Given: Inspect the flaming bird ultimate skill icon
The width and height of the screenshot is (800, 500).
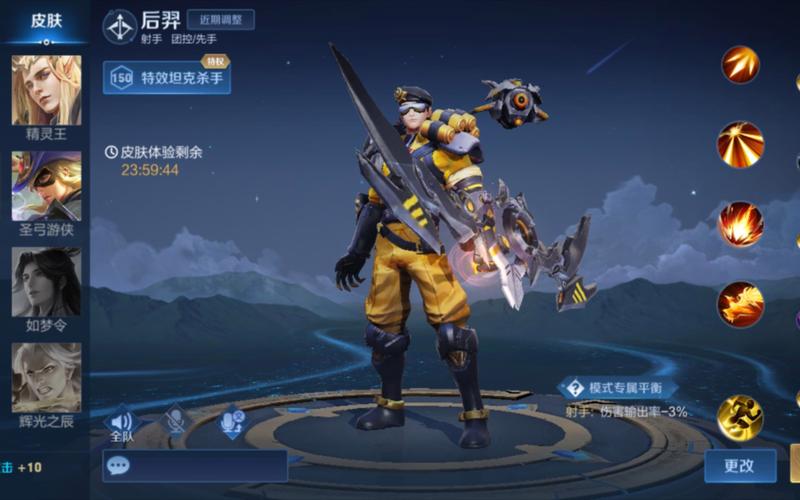Looking at the screenshot, I should [741, 303].
